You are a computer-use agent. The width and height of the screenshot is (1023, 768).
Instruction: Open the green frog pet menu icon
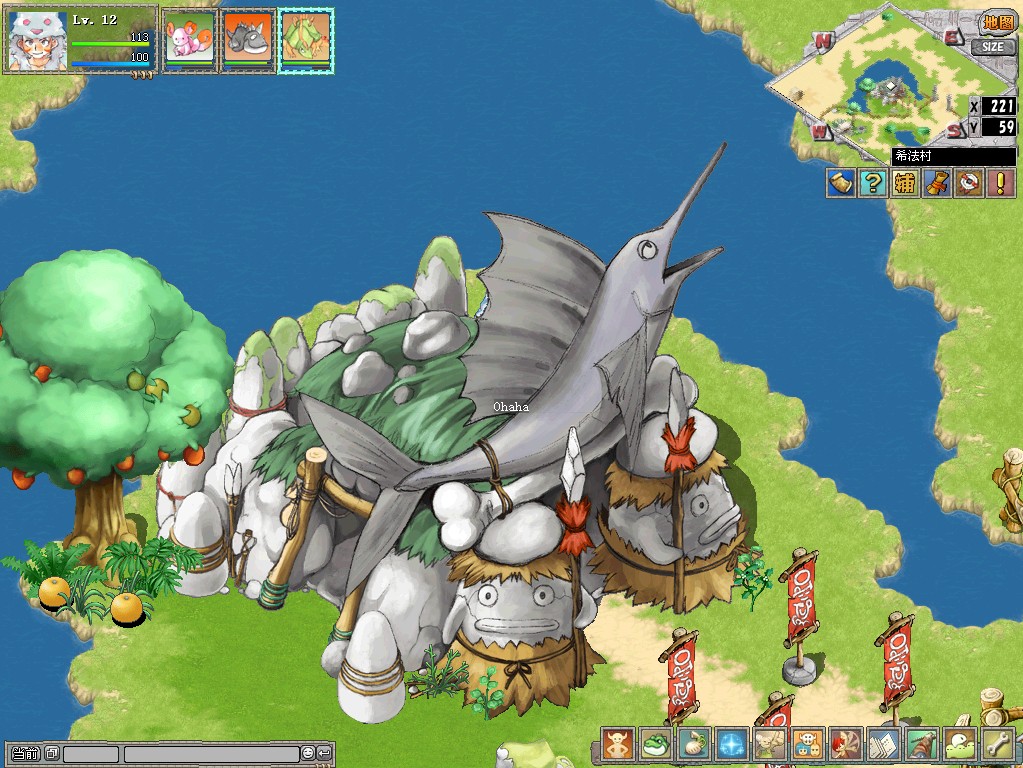click(655, 744)
